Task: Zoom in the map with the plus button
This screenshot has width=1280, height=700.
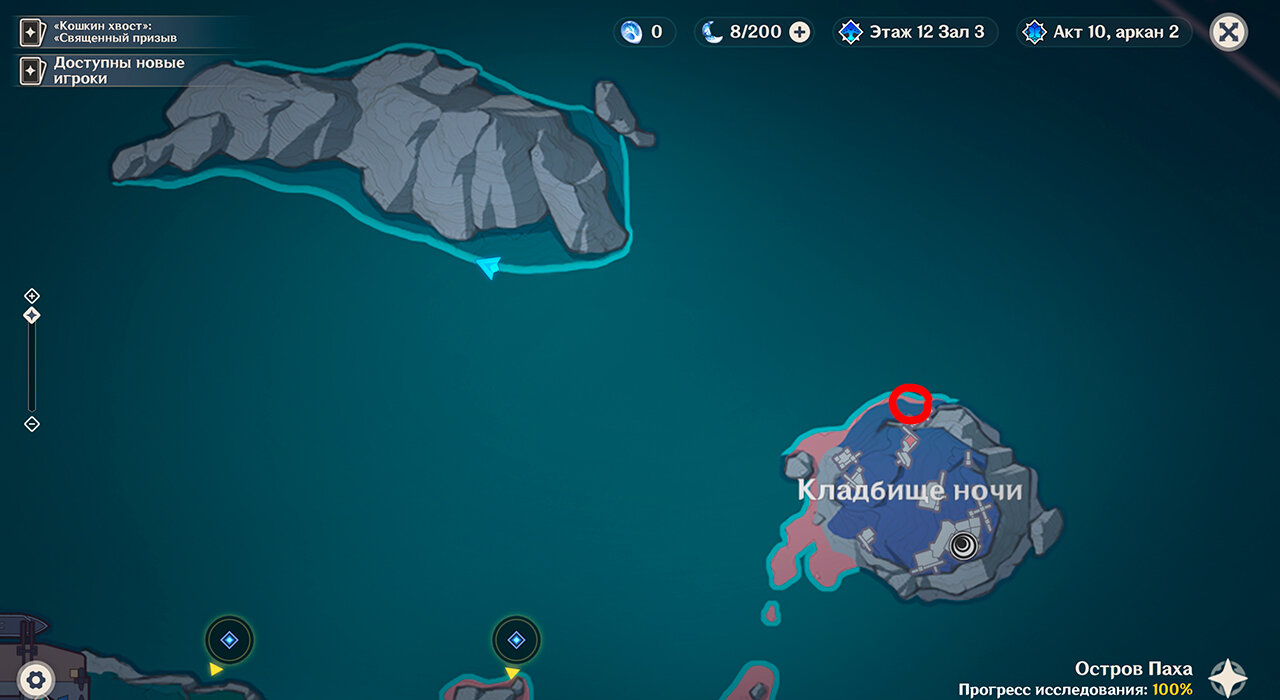Action: tap(32, 296)
